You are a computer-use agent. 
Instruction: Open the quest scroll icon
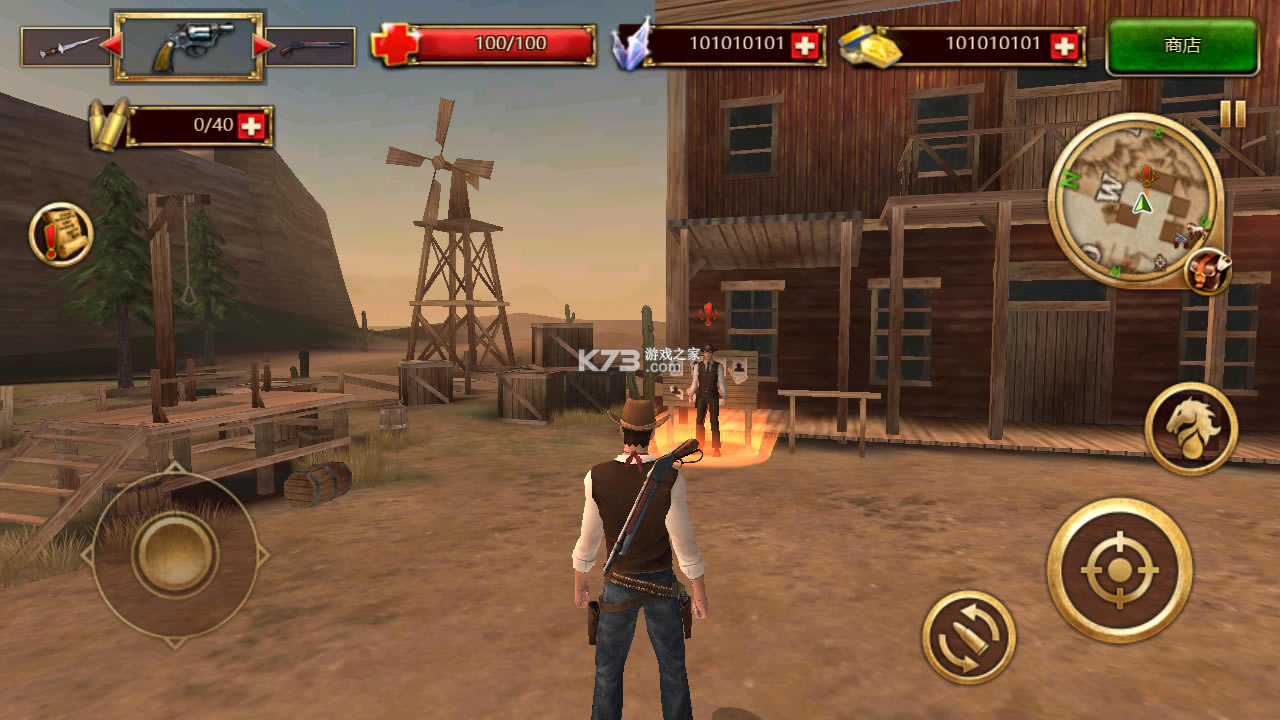coord(61,235)
